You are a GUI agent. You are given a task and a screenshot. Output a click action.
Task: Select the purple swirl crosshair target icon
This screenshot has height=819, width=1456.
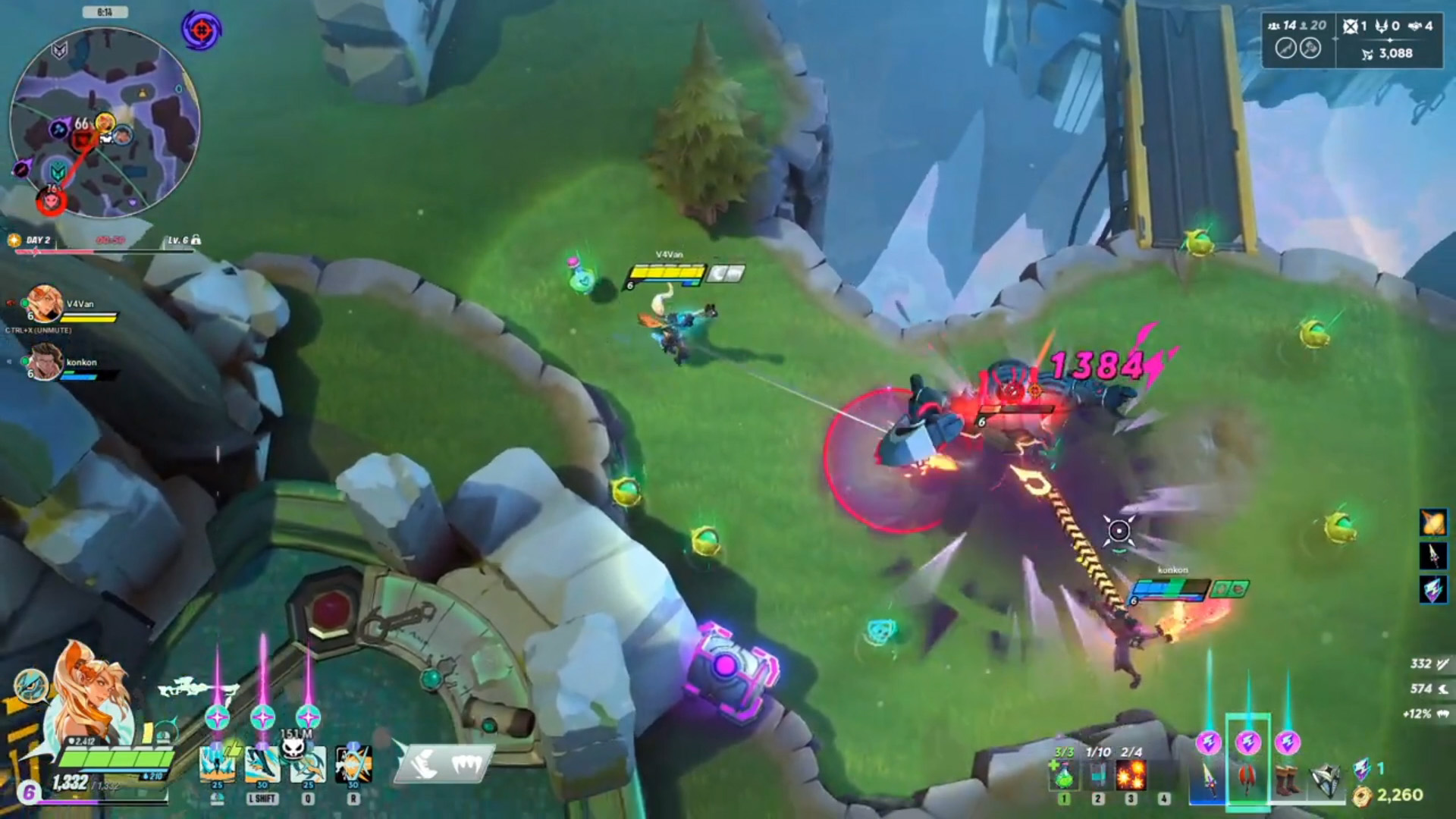click(x=201, y=30)
